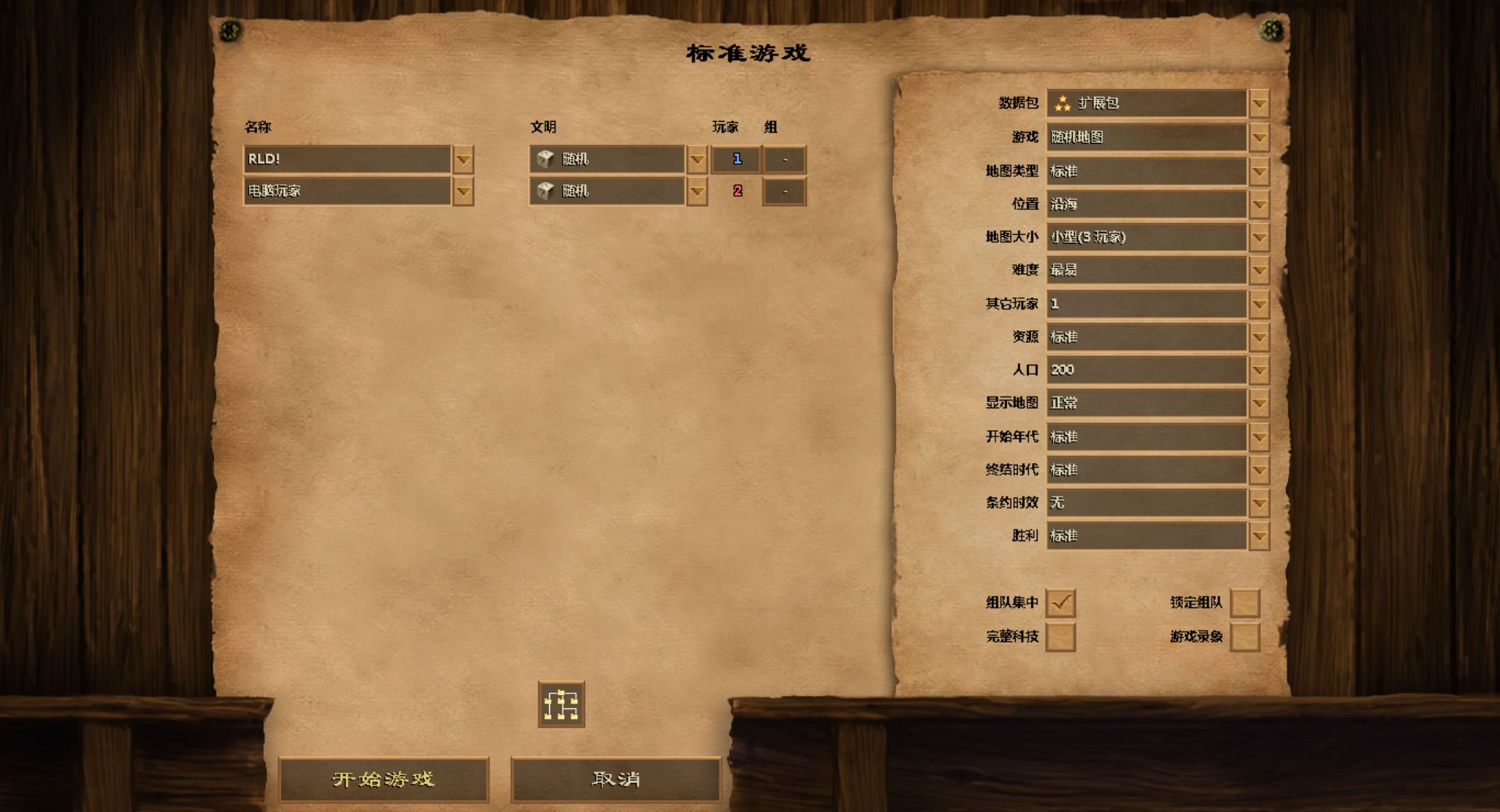Open the 游戏 game mode dropdown
Screen dimensions: 1500x812
coord(1258,137)
